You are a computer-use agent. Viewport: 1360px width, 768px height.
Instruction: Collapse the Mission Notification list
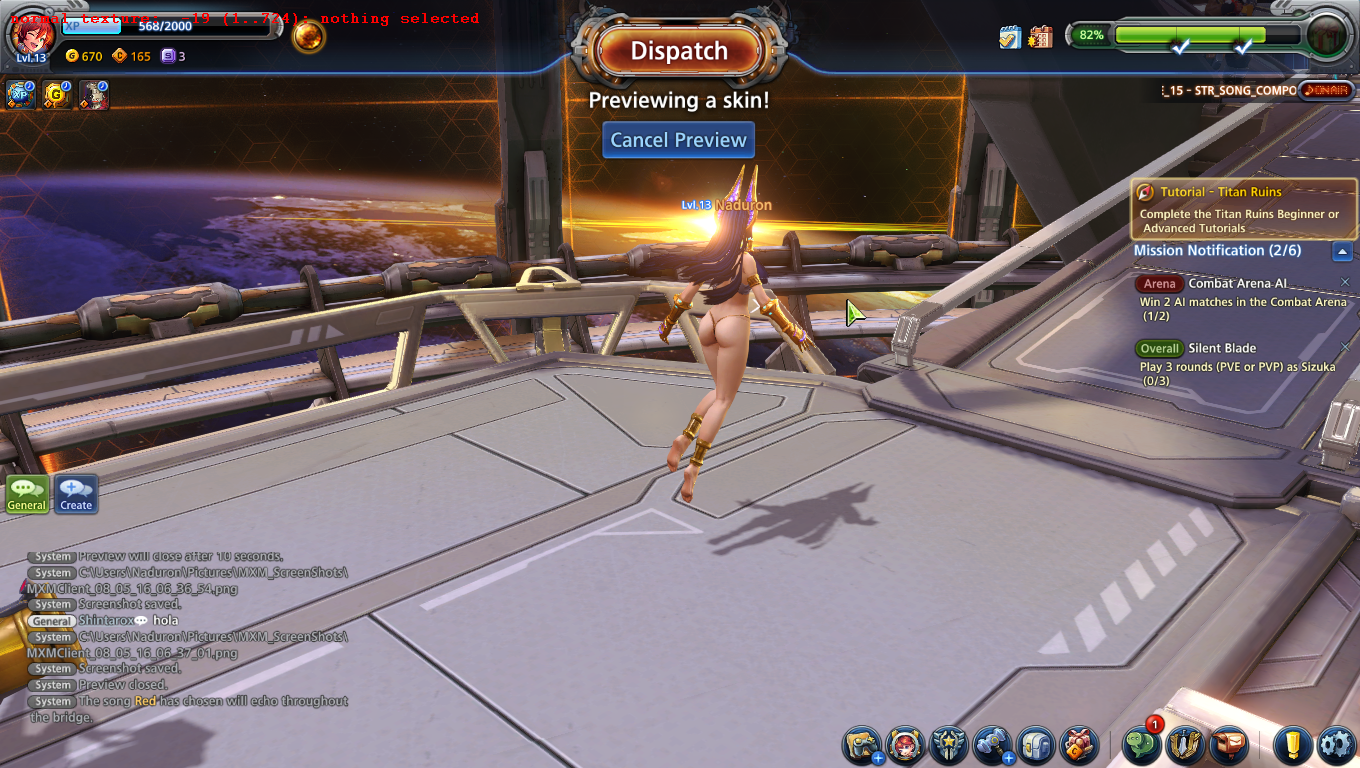pos(1343,251)
